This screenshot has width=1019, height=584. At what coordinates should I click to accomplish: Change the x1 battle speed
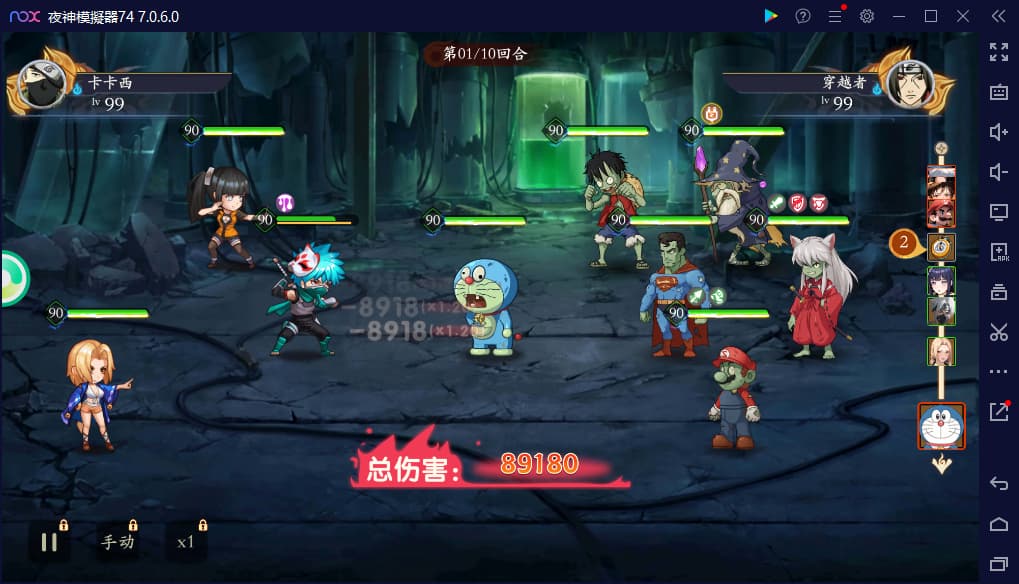tap(185, 542)
